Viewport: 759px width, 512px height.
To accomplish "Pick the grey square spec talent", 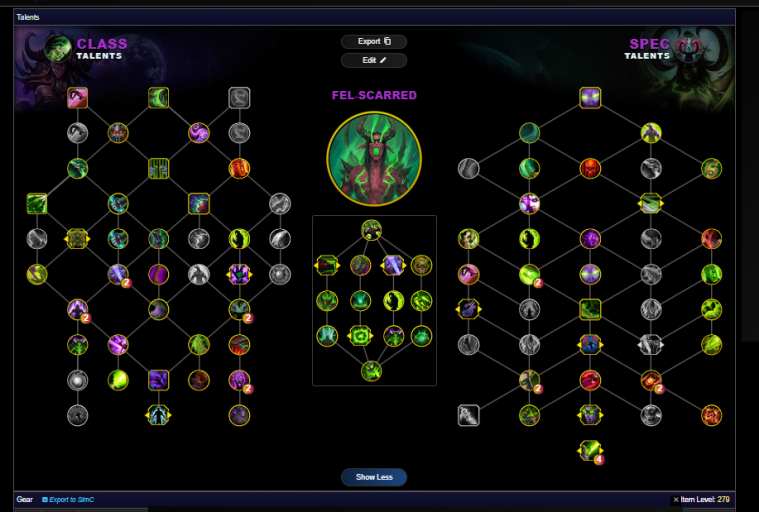I will tap(469, 414).
